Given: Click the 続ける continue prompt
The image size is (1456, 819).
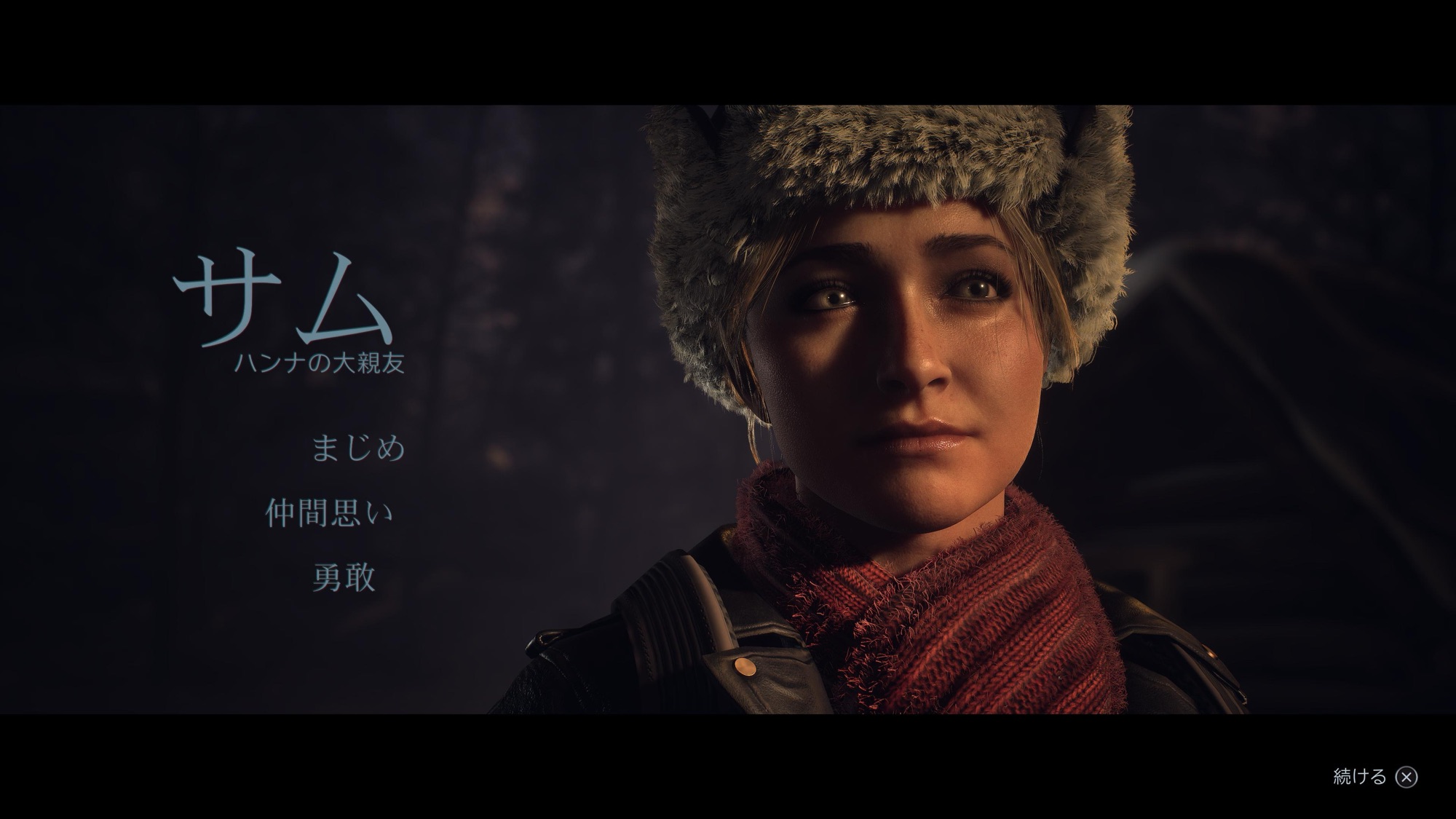Looking at the screenshot, I should point(1374,777).
